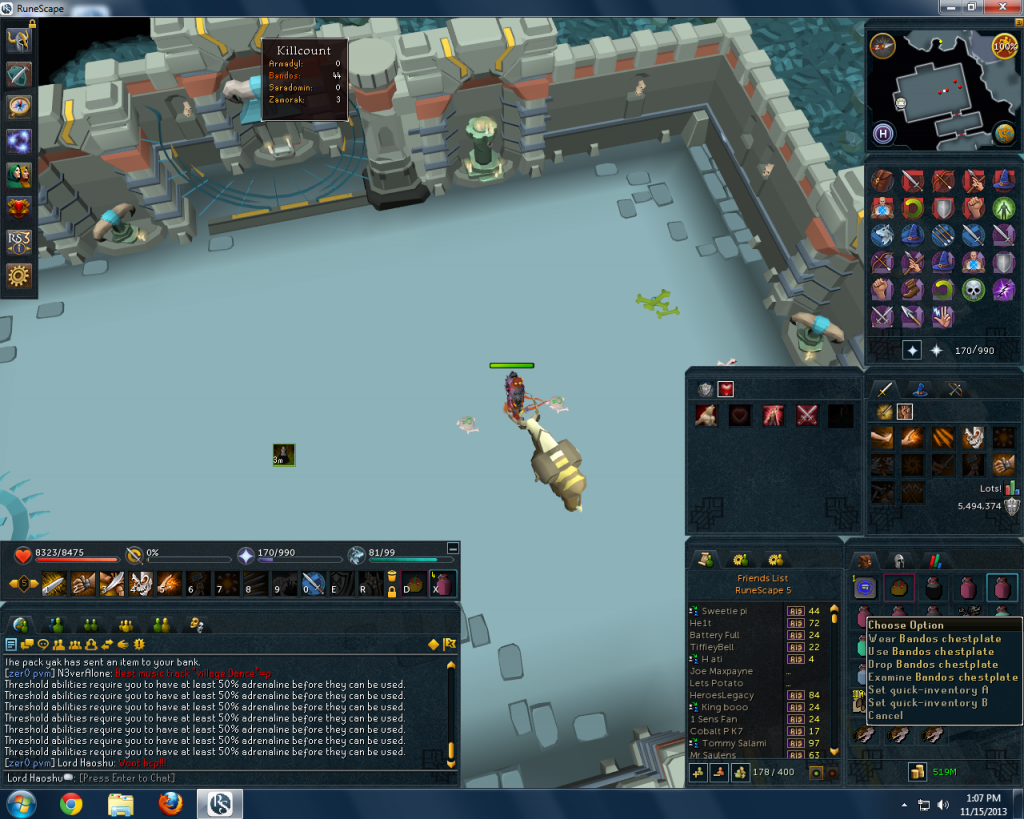Open the Windows Start menu

[x=20, y=803]
